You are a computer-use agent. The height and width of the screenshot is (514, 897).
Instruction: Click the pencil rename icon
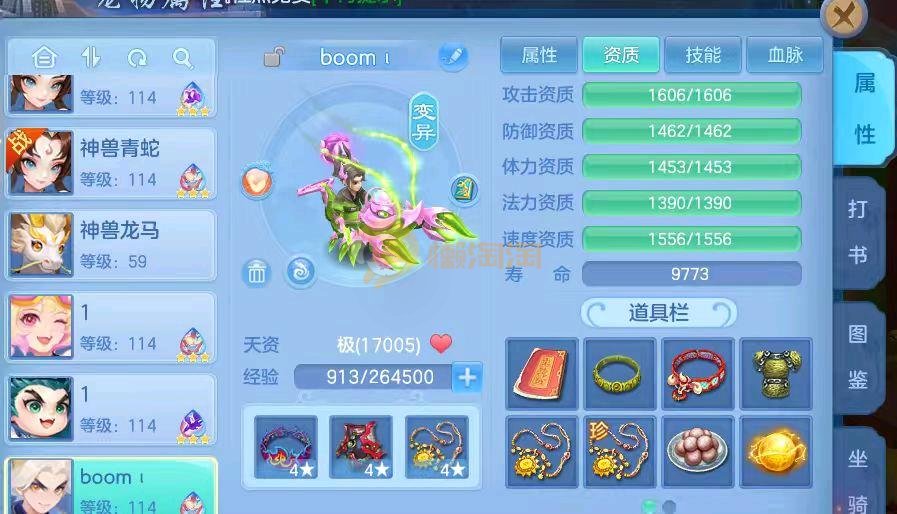(453, 57)
